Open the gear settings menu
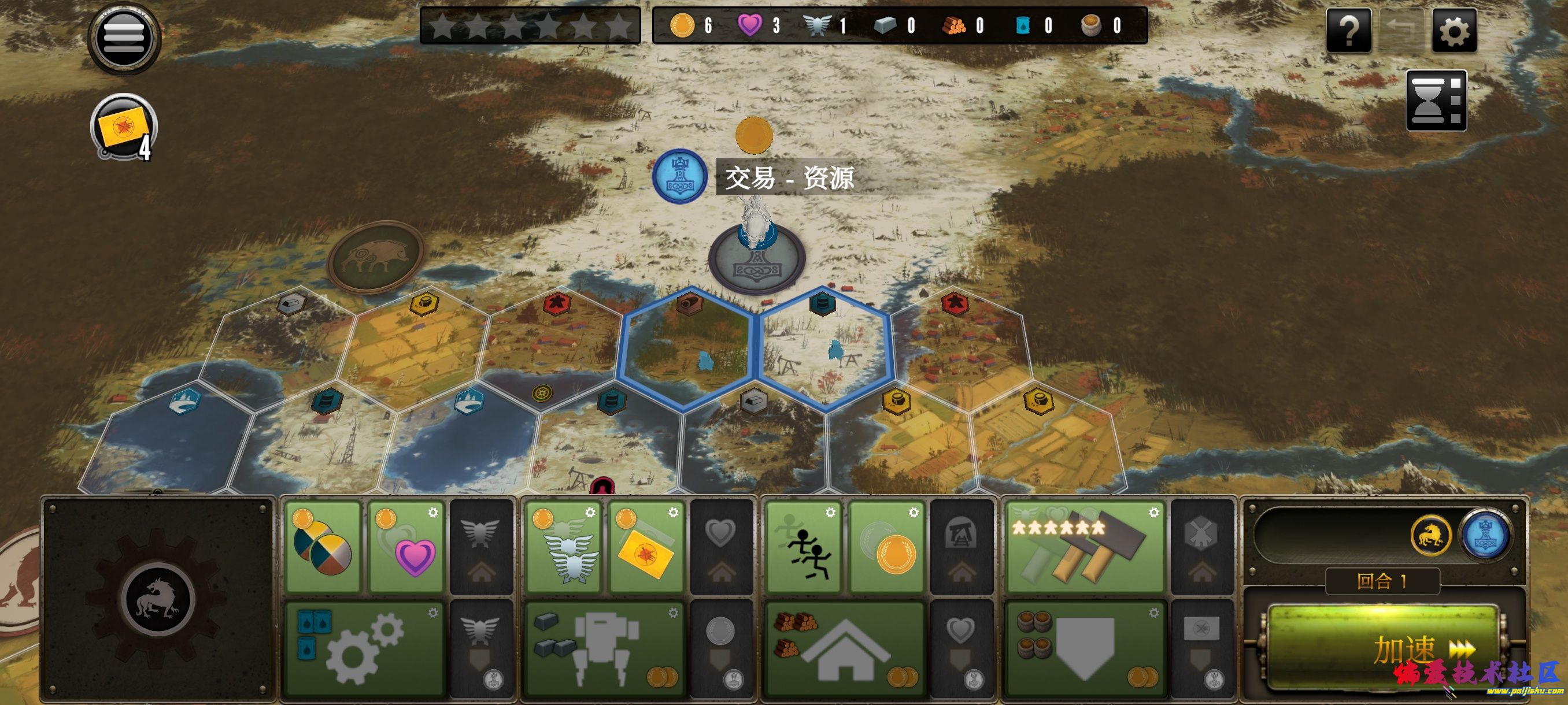The image size is (1568, 705). 1454,31
